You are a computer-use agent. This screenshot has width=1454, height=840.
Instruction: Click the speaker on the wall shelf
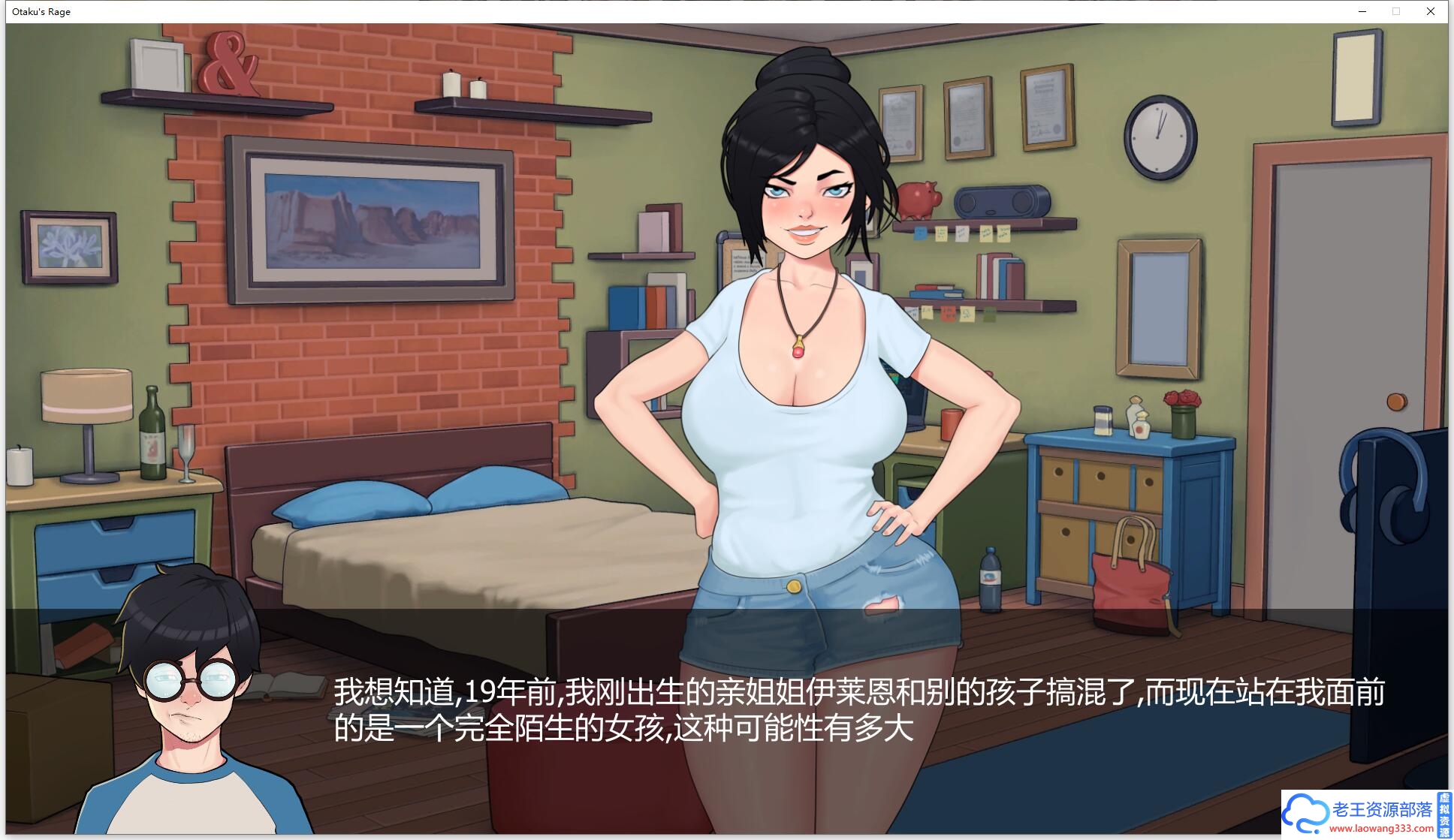click(x=1001, y=203)
